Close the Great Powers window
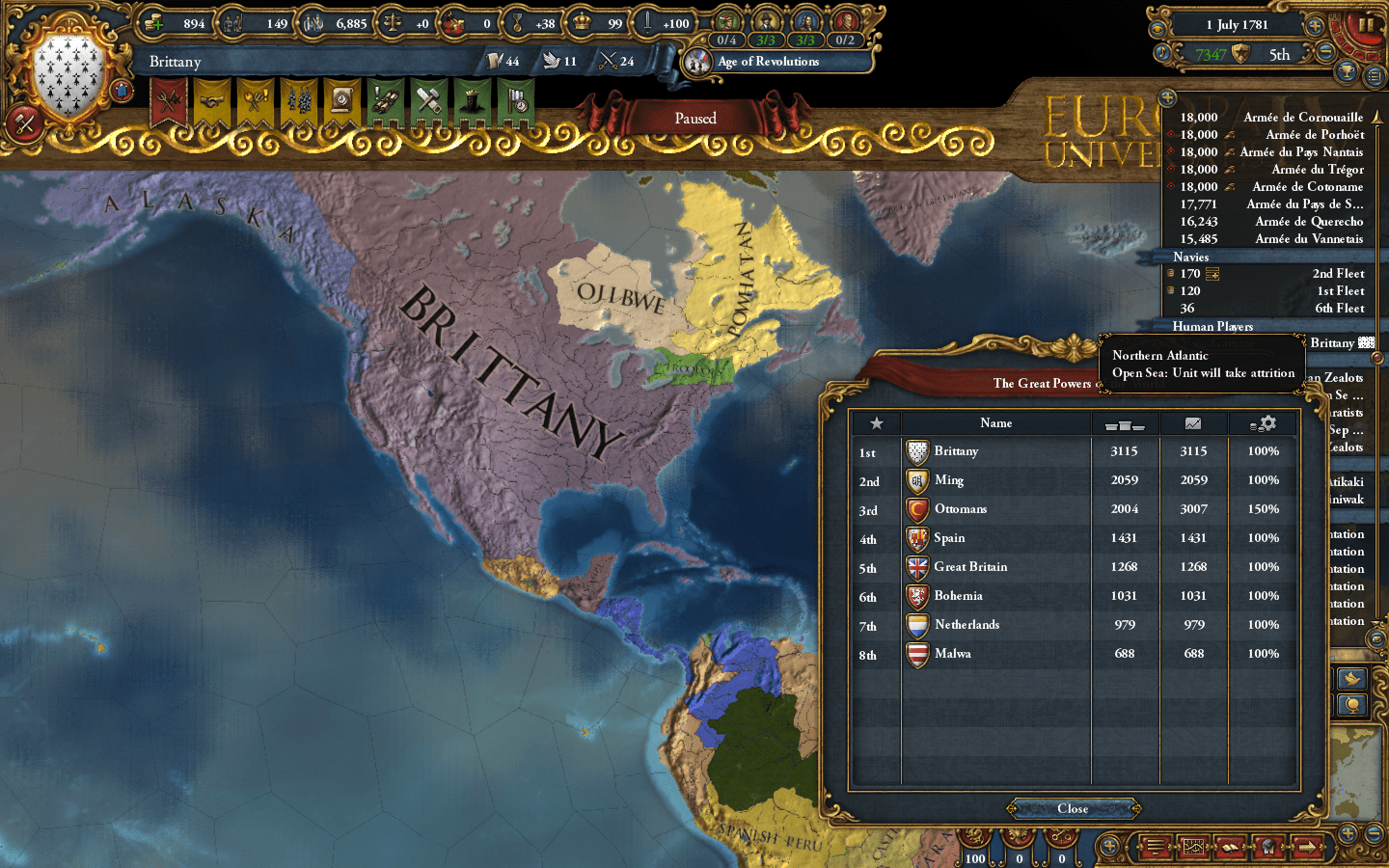The height and width of the screenshot is (868, 1389). click(1073, 809)
